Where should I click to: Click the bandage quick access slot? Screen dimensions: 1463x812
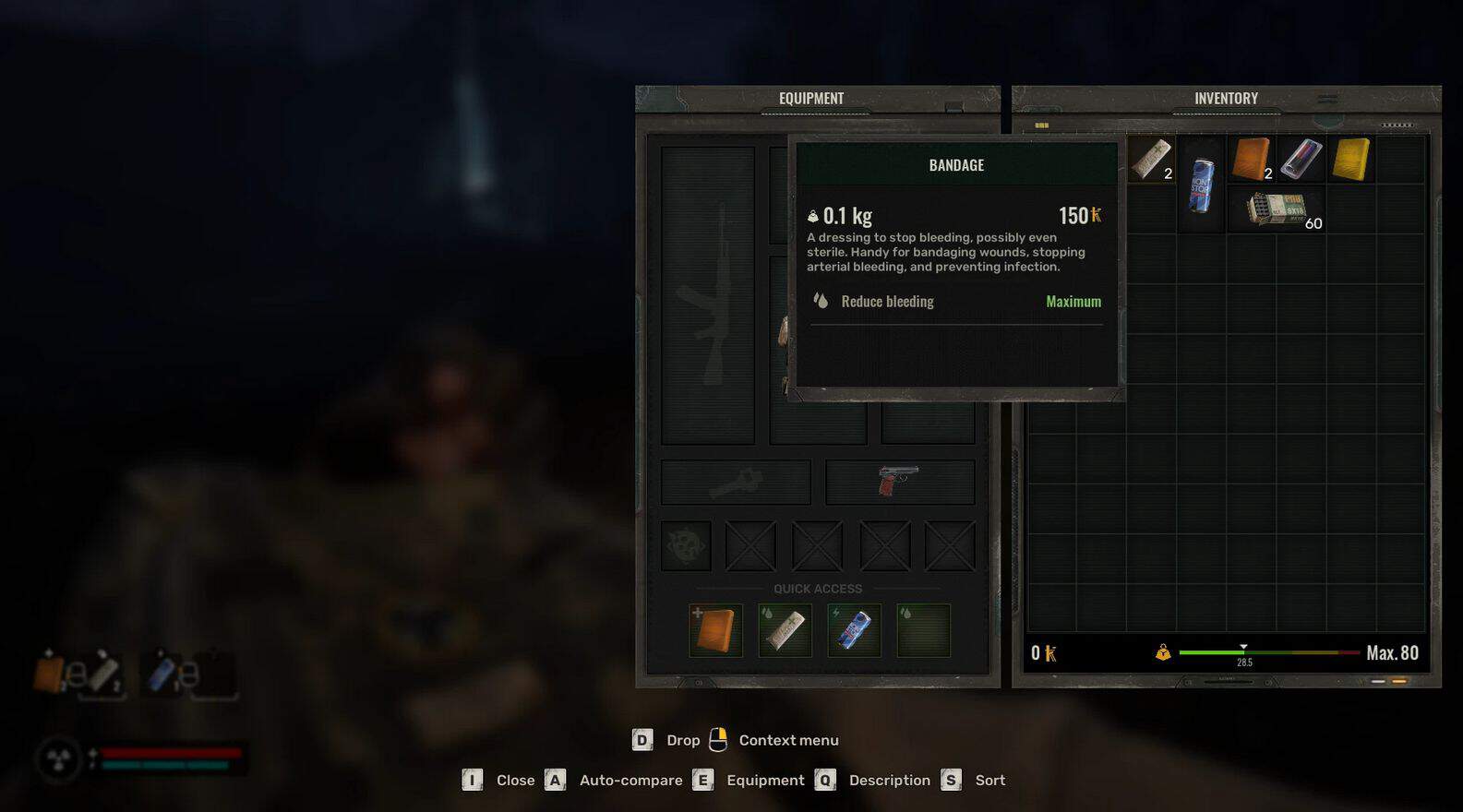coord(785,630)
